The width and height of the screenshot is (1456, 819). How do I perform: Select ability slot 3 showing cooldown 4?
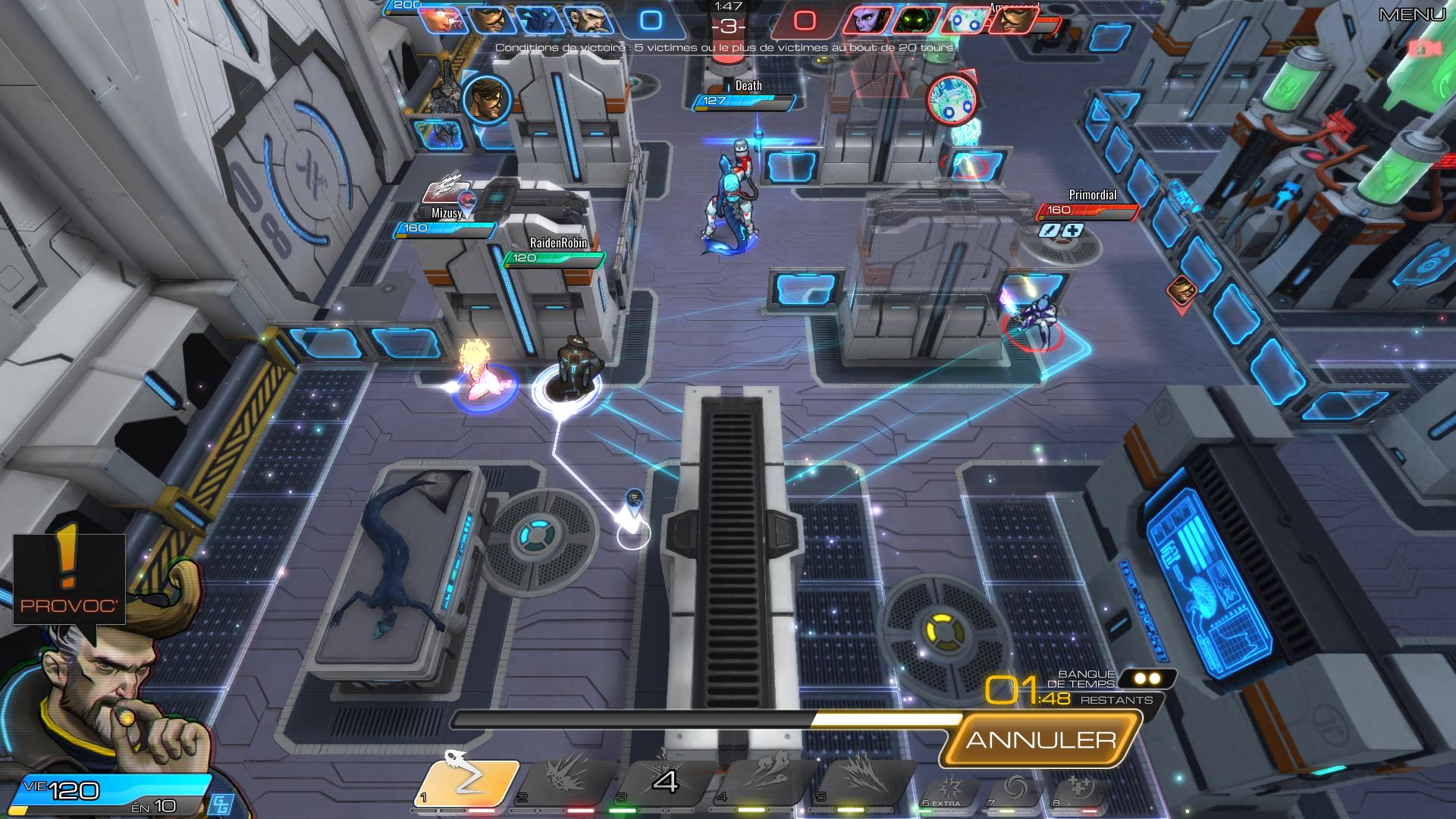pyautogui.click(x=664, y=781)
